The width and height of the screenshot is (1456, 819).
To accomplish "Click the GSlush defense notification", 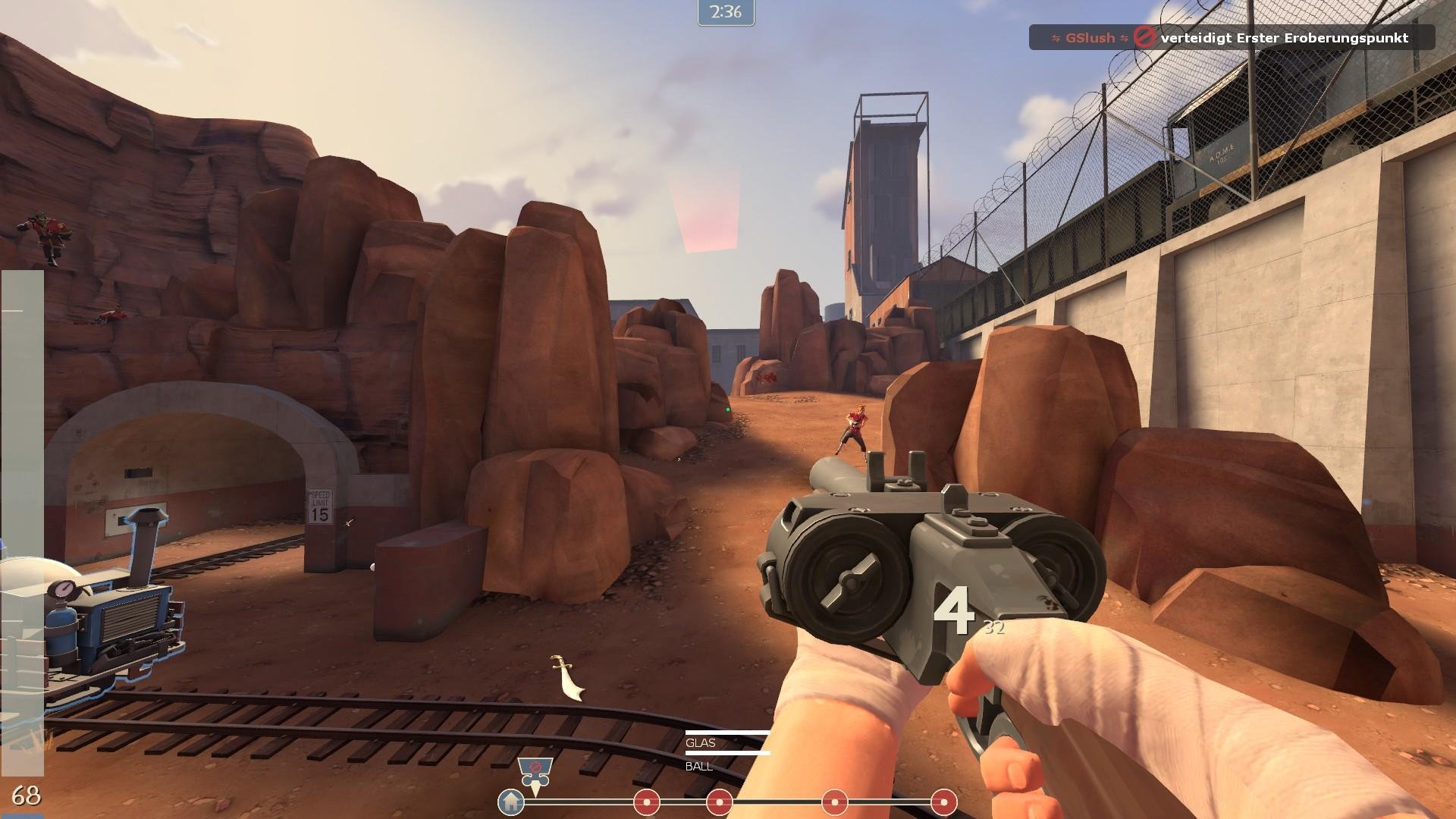I will pos(1231,37).
